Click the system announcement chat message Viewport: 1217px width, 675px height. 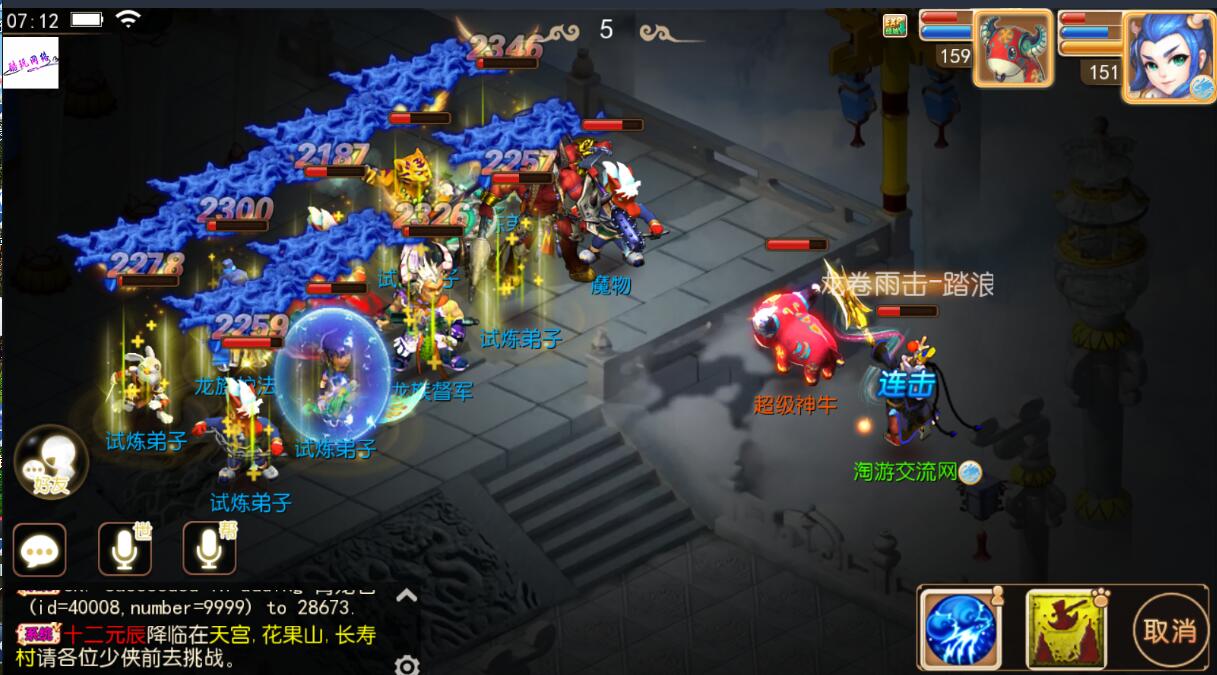pos(200,646)
